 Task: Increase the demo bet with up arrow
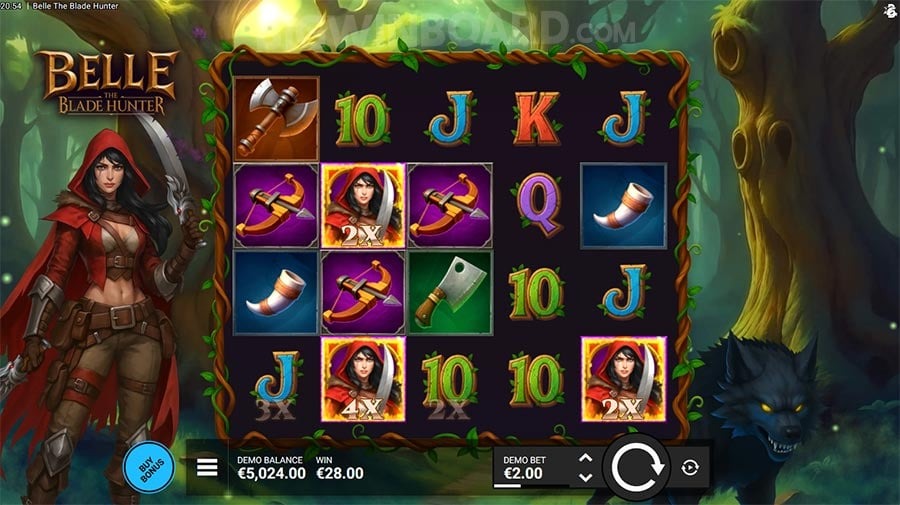coord(586,458)
